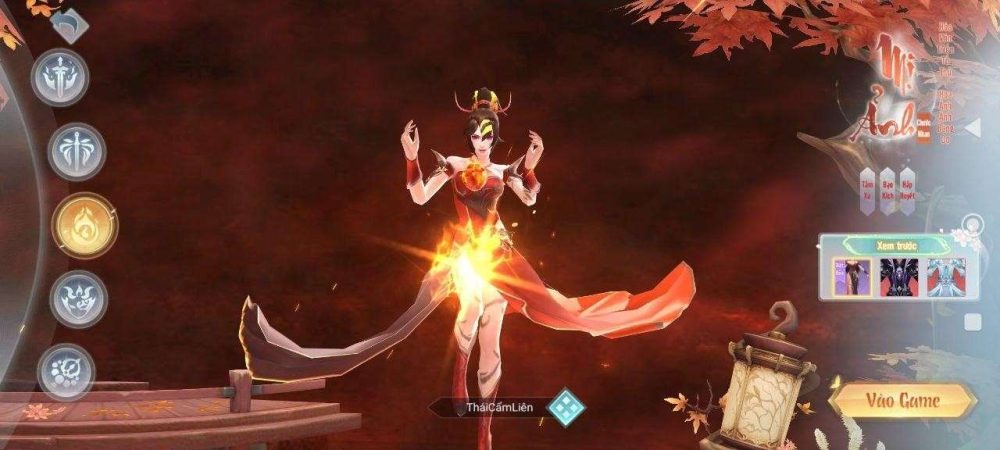Go back using the return arrow
Image resolution: width=1000 pixels, height=450 pixels.
click(x=67, y=24)
